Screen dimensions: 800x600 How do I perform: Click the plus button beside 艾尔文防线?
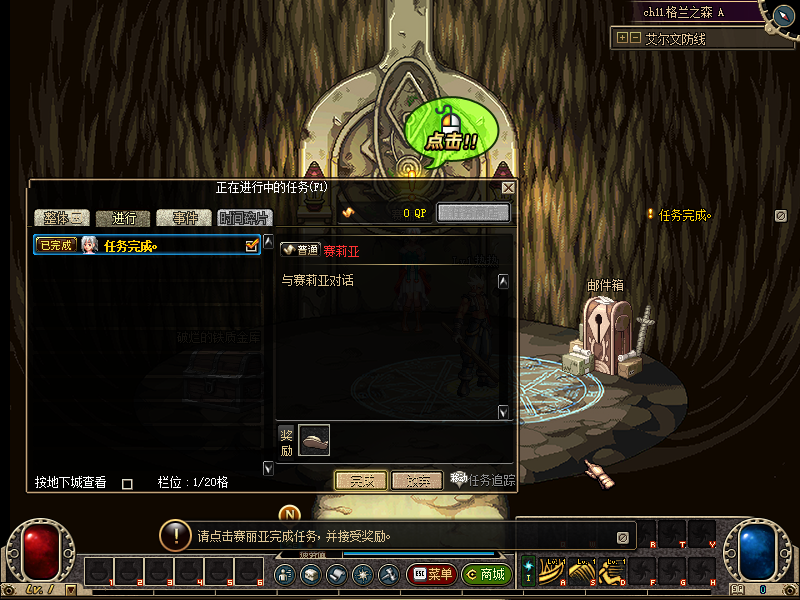point(623,38)
